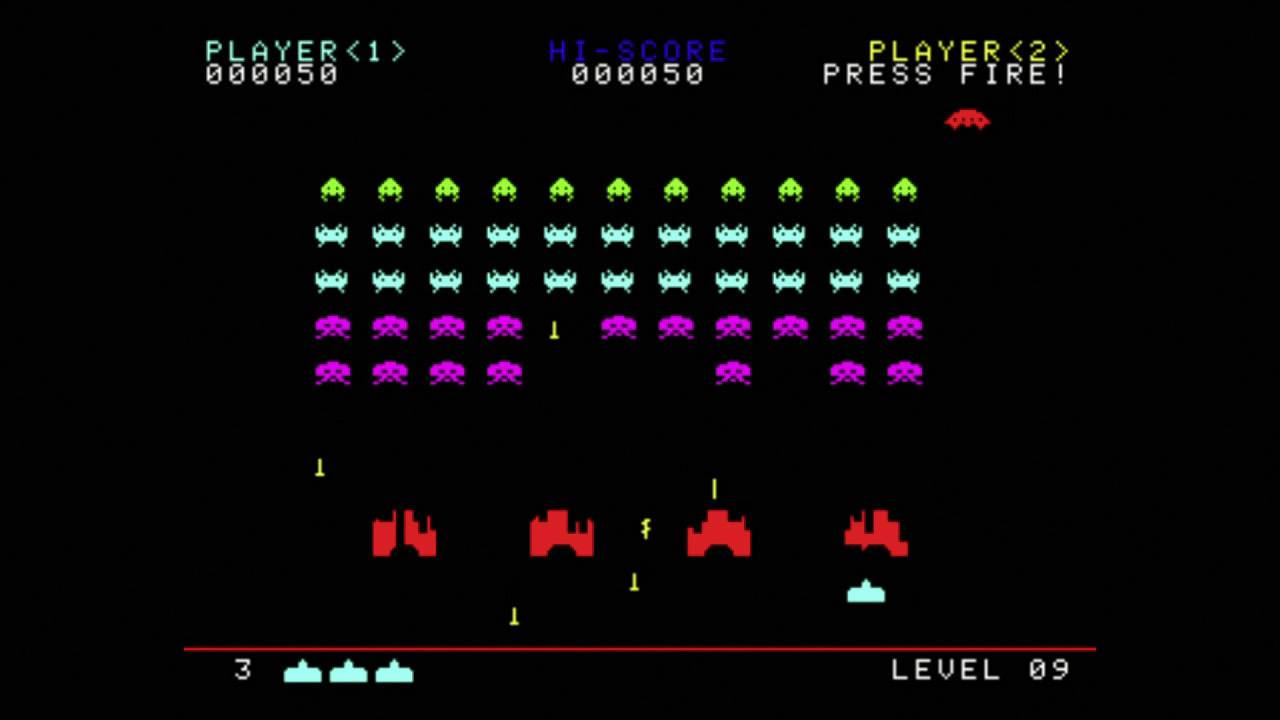Image resolution: width=1280 pixels, height=720 pixels.
Task: Click the blue HI-SCORE heading
Action: (637, 50)
